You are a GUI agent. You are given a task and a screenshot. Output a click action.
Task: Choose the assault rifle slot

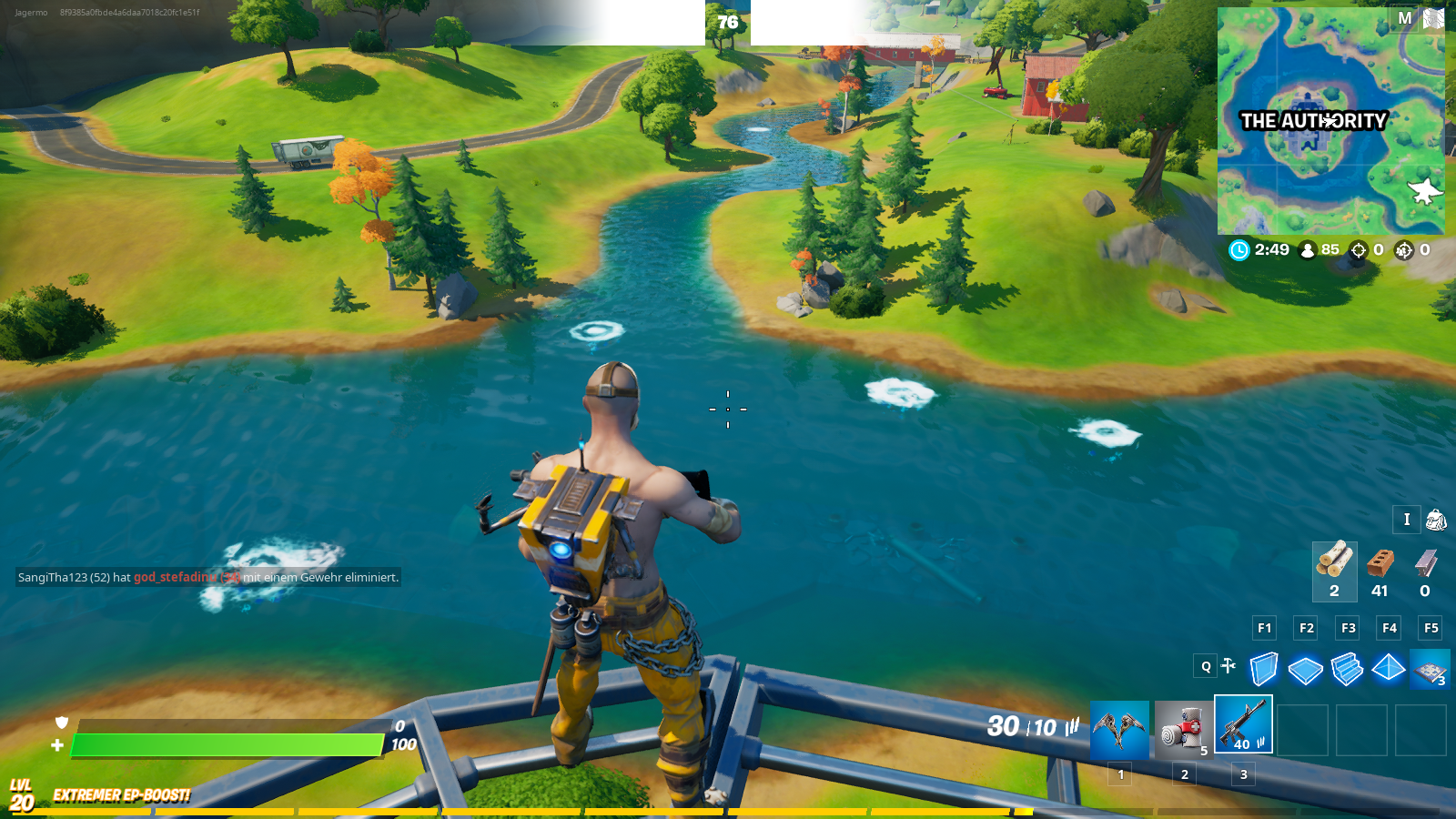(x=1243, y=725)
